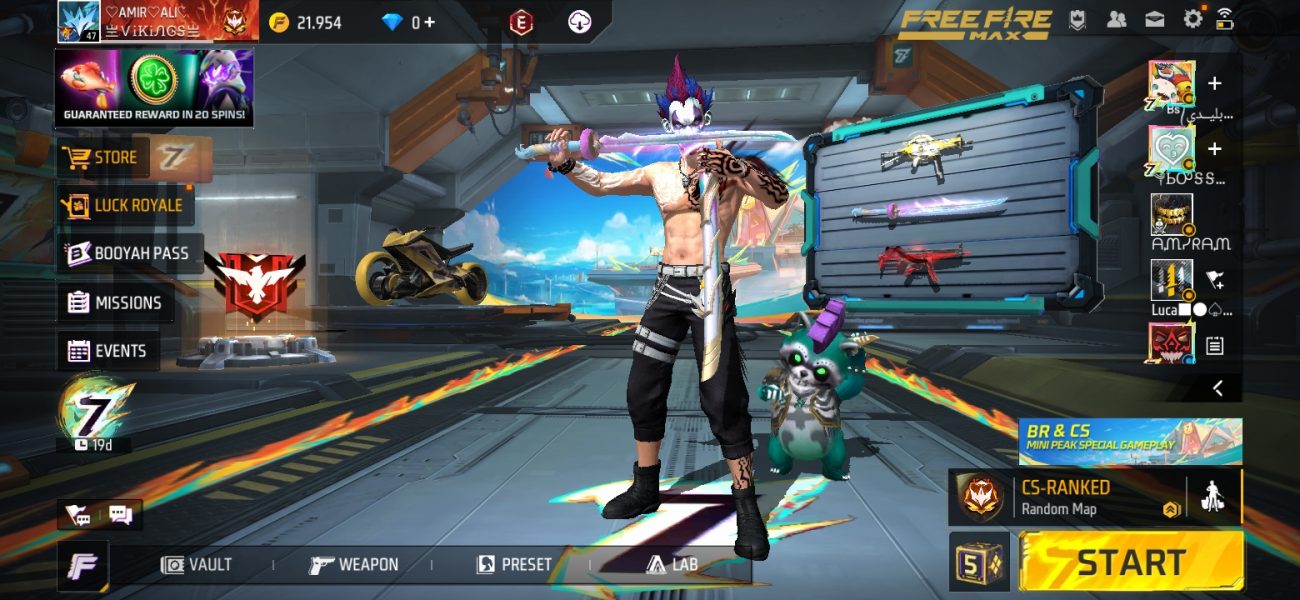Change the CS-Ranked game mode
Screen dimensions: 1300x600
[1065, 497]
